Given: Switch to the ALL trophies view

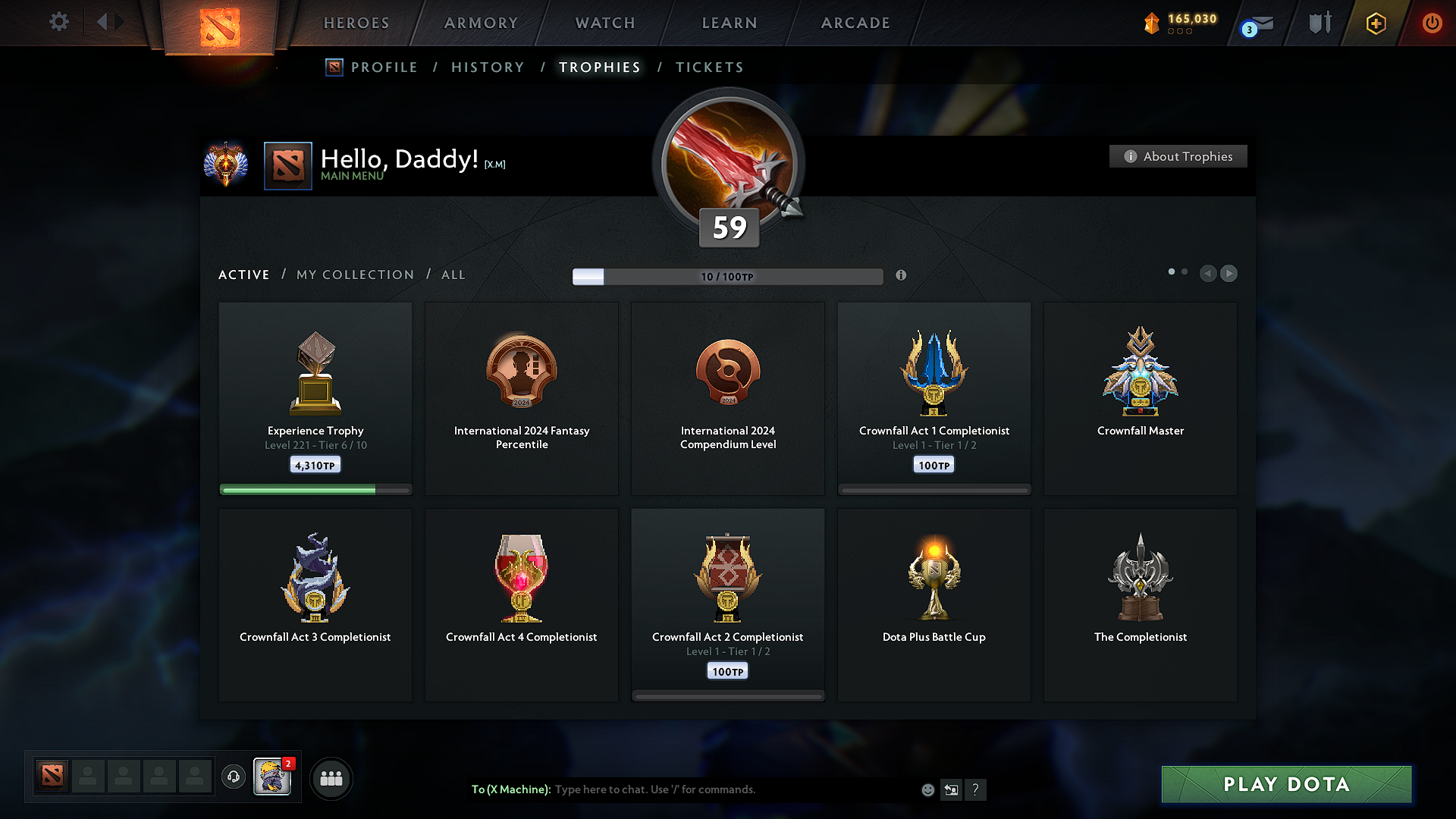Looking at the screenshot, I should (453, 275).
